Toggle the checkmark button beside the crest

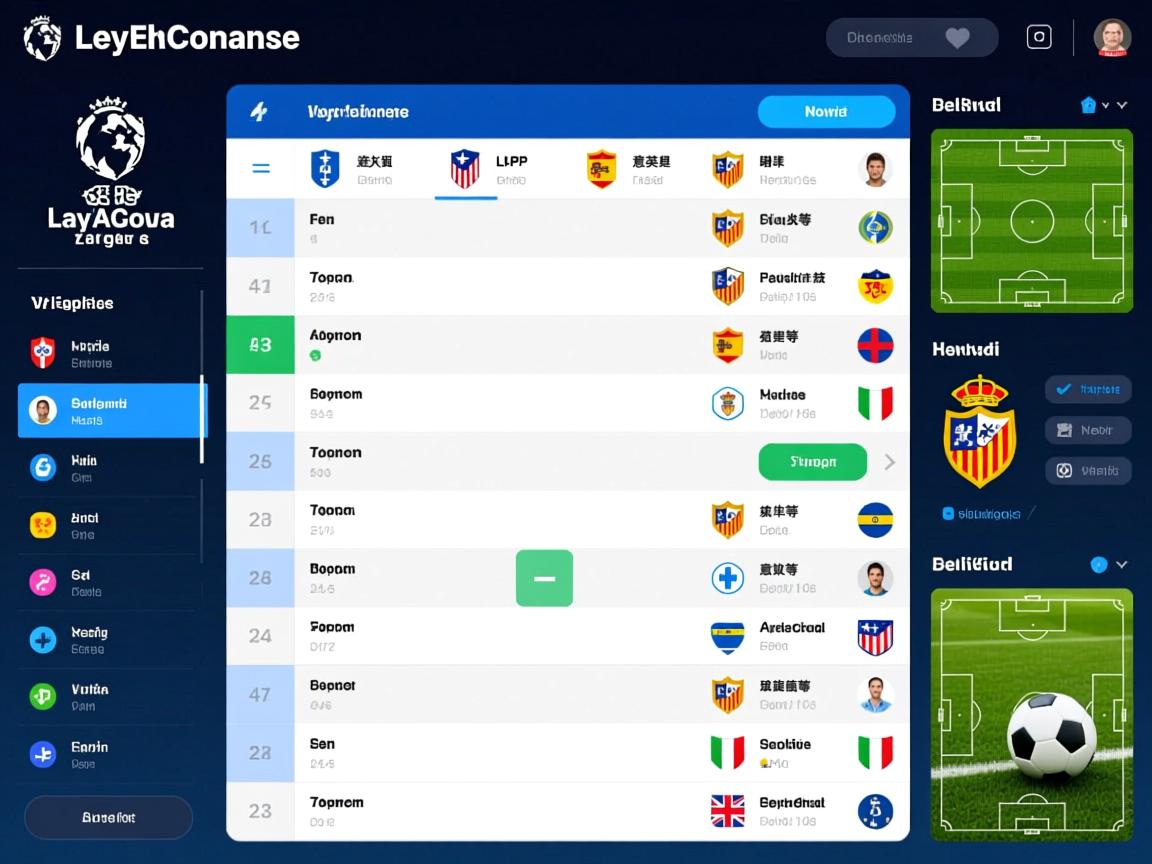pos(1087,389)
